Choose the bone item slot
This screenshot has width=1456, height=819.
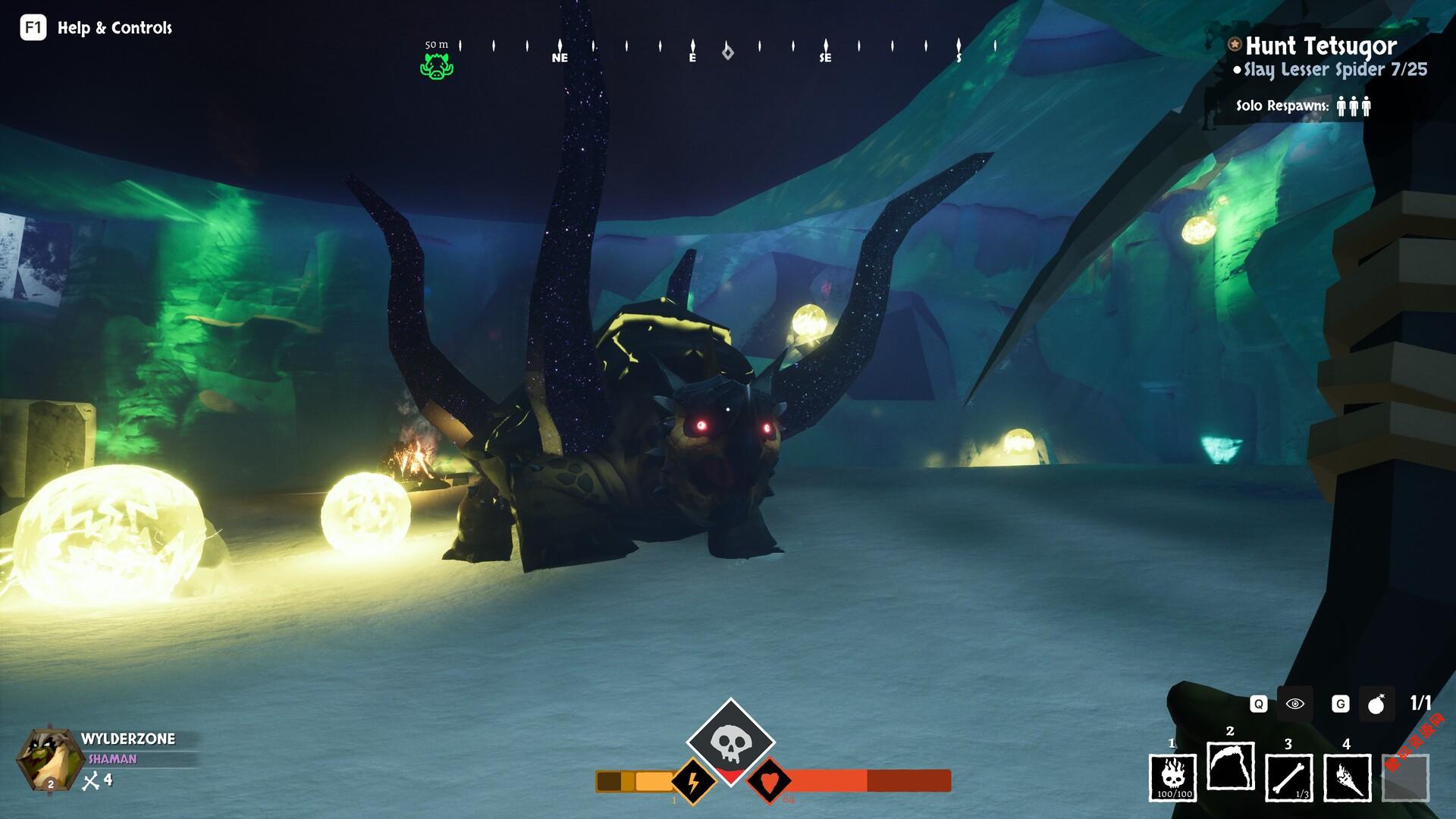pos(1288,777)
